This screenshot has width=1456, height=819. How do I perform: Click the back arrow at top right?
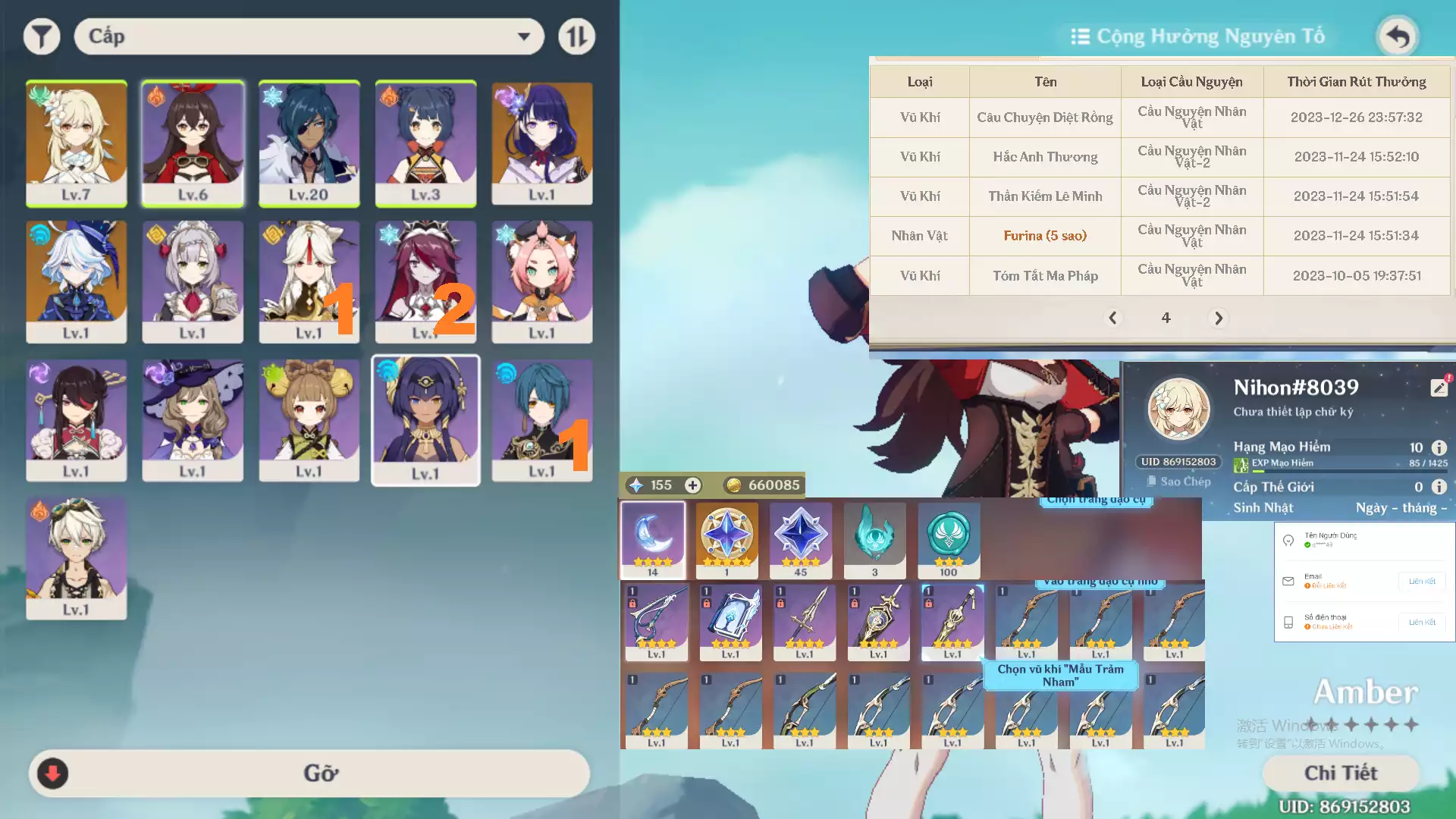[1398, 36]
